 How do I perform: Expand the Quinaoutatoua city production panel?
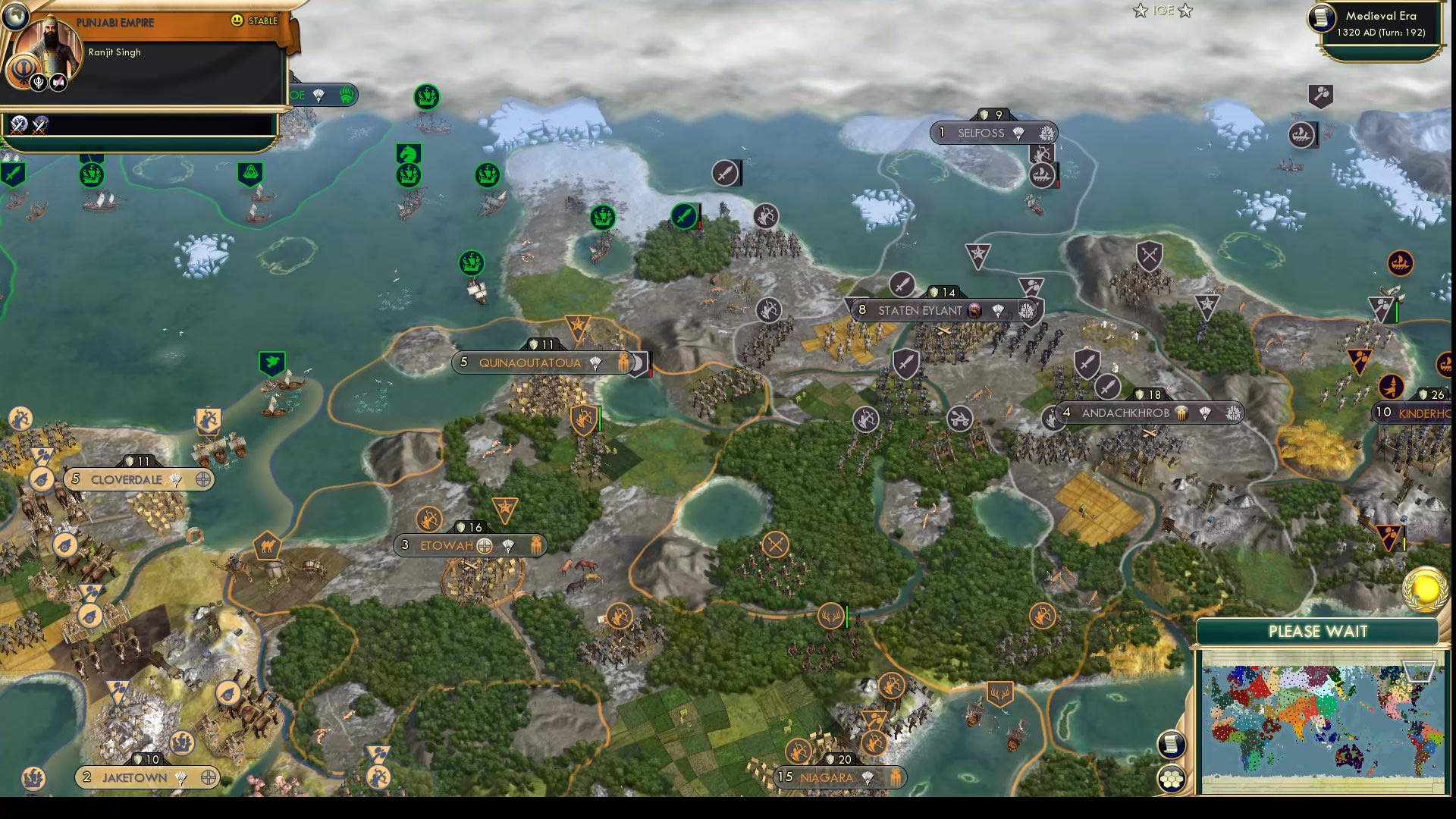[x=529, y=362]
